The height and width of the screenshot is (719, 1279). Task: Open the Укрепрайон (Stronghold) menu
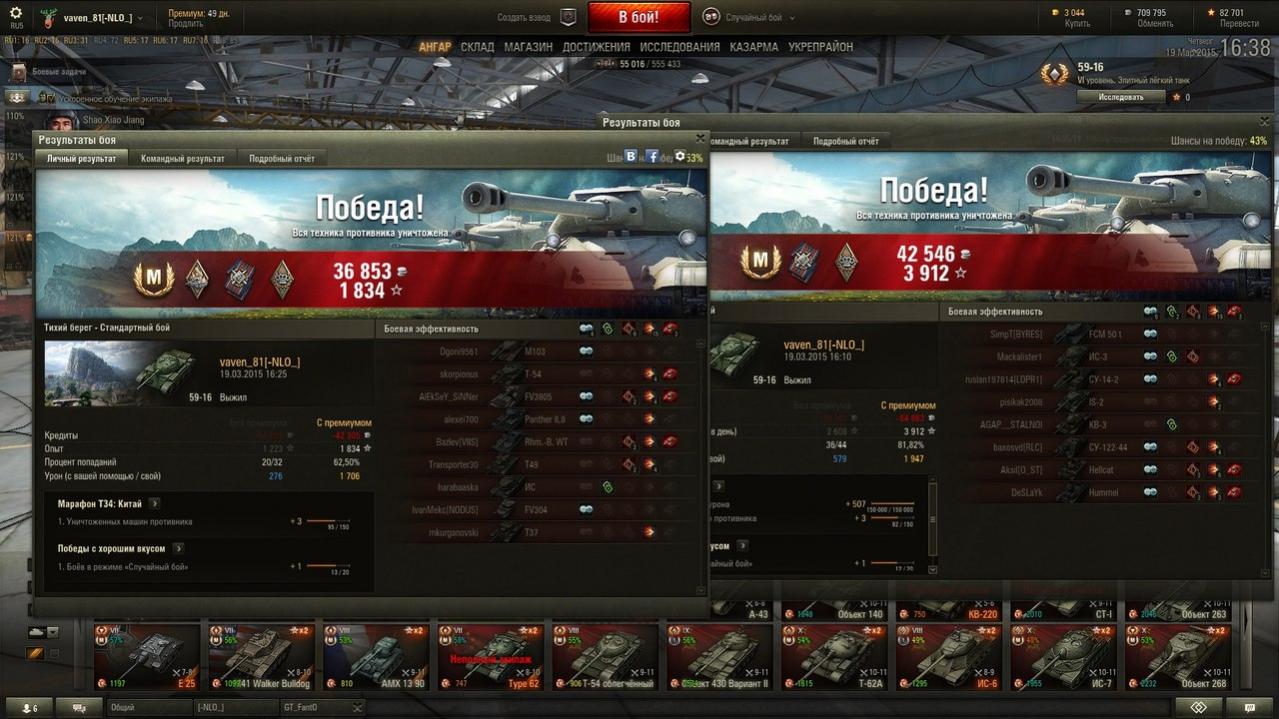[820, 47]
